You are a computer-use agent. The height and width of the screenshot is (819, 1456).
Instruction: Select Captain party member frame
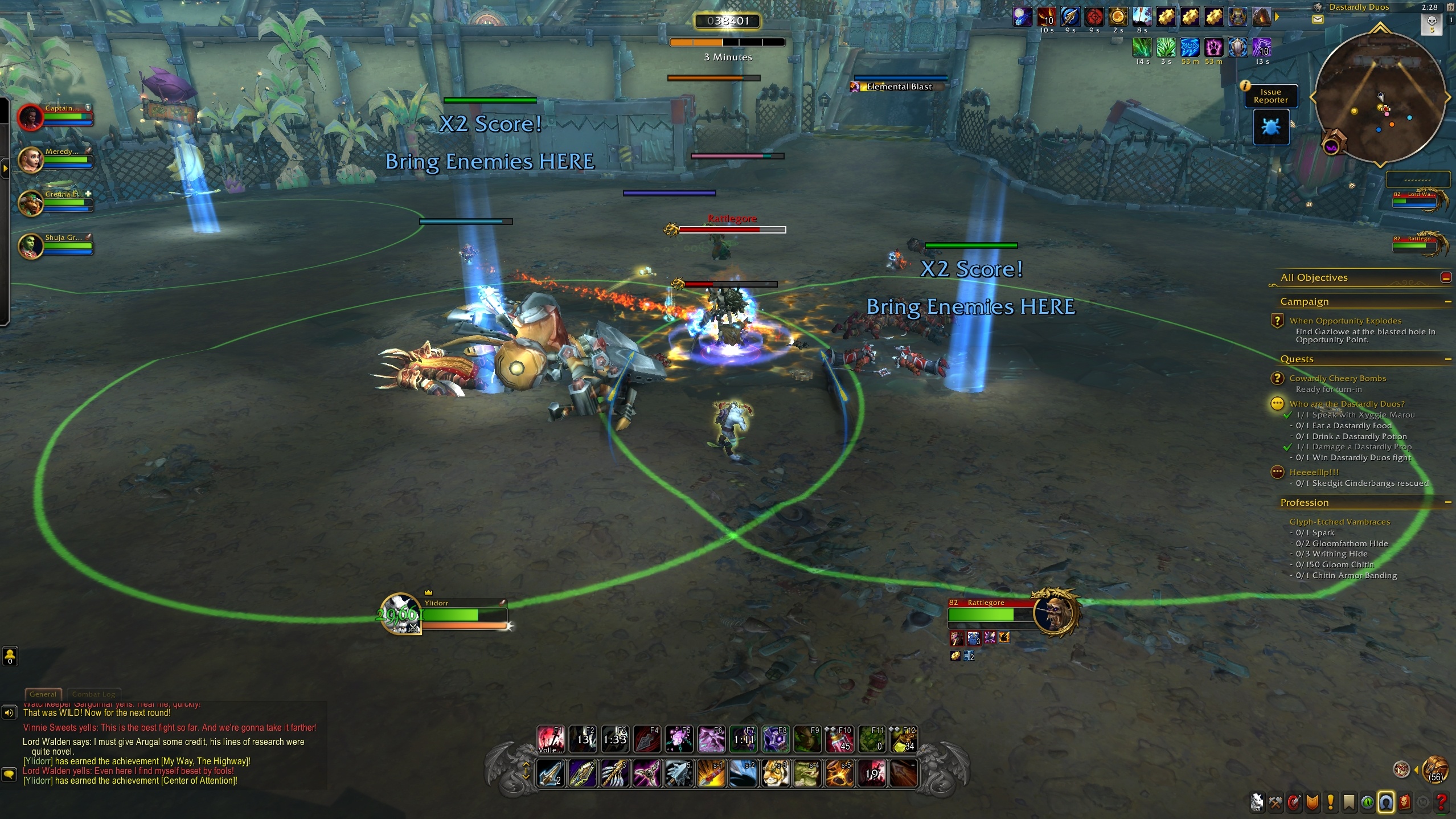click(x=56, y=116)
